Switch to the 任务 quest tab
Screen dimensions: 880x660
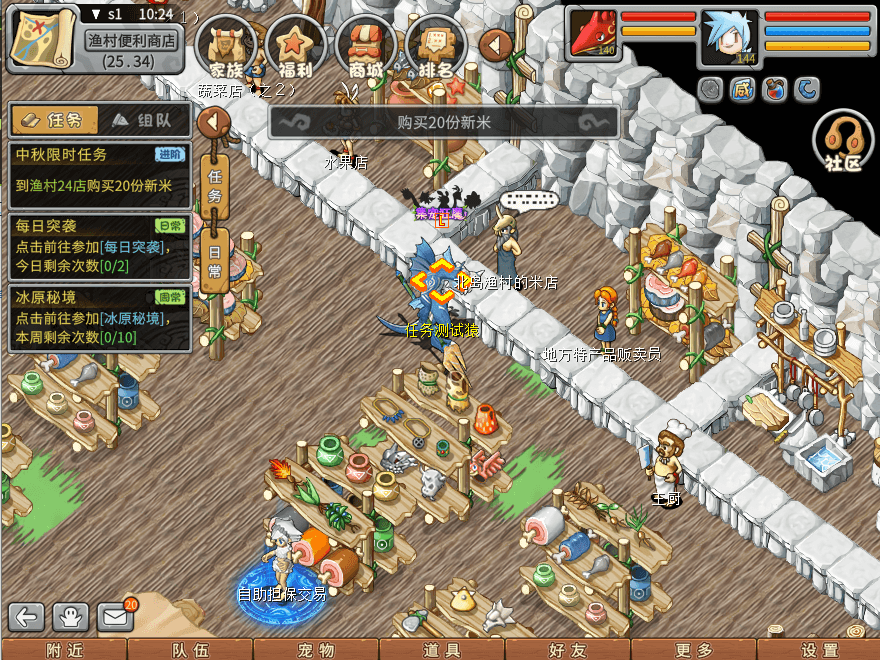click(55, 120)
